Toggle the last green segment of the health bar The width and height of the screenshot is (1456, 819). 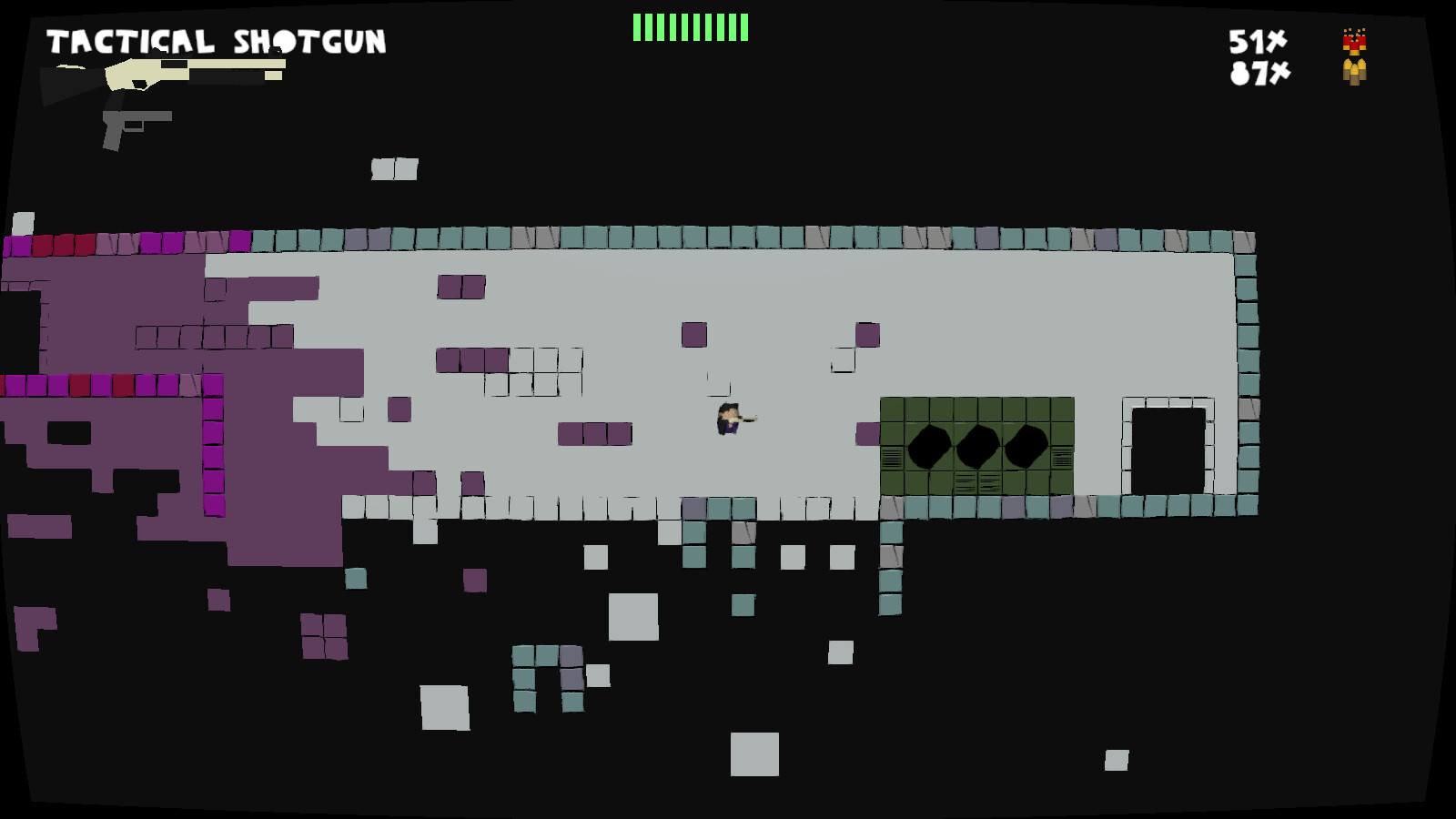coord(742,28)
